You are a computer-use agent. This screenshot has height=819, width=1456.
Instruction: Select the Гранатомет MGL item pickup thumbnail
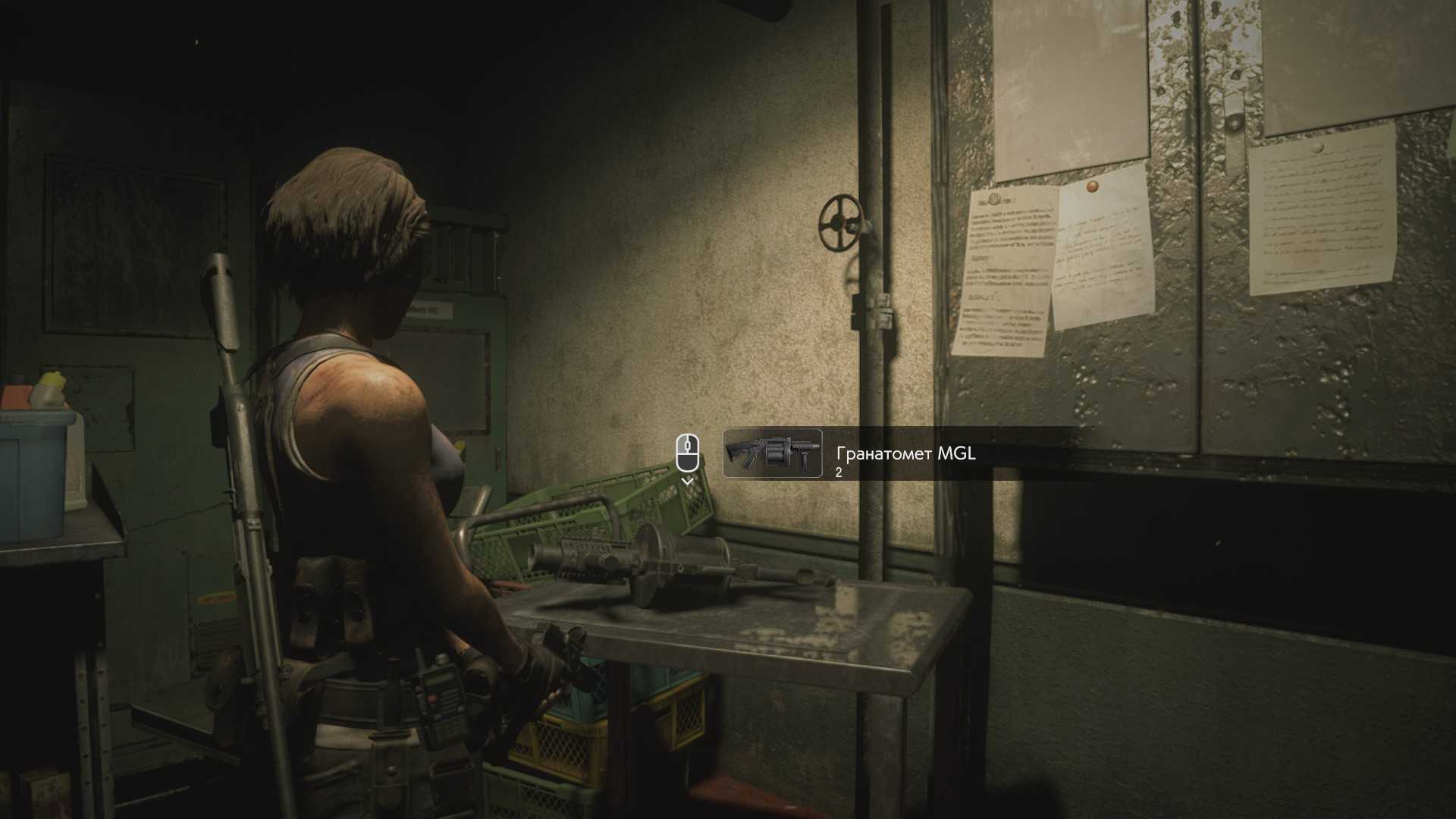(x=772, y=453)
